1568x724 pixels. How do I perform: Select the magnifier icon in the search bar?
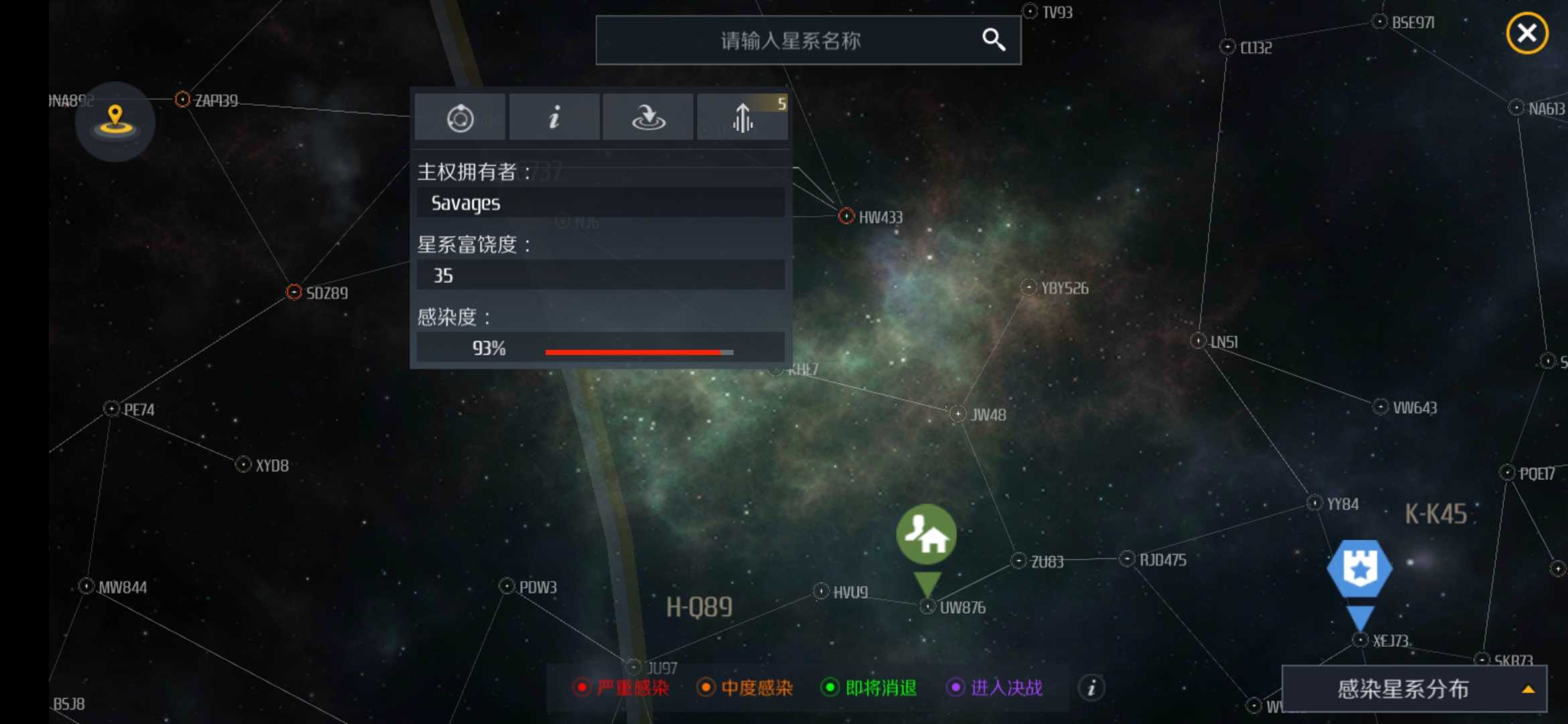point(994,40)
